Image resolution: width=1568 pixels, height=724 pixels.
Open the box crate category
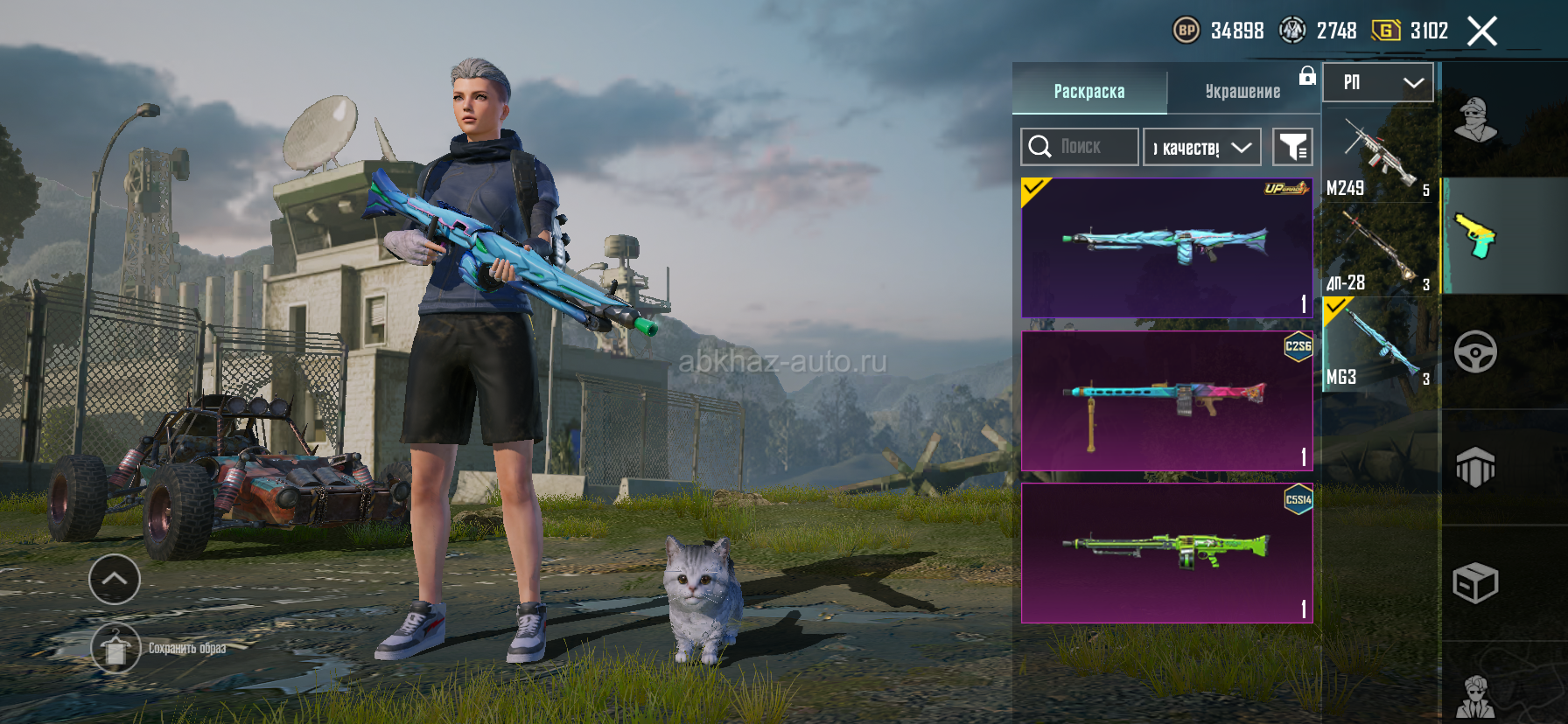(1475, 583)
